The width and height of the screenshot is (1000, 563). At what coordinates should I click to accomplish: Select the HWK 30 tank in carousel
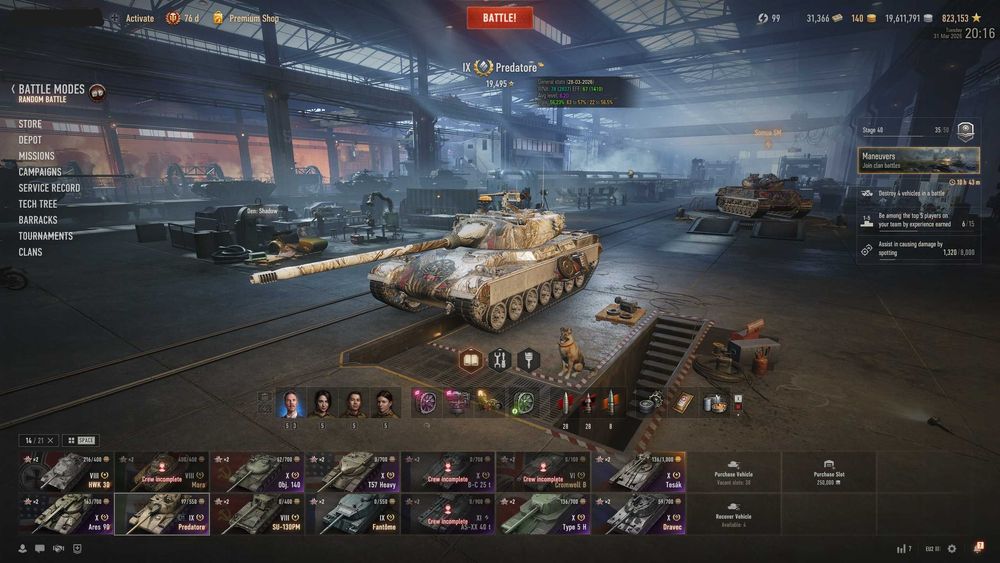tap(65, 471)
